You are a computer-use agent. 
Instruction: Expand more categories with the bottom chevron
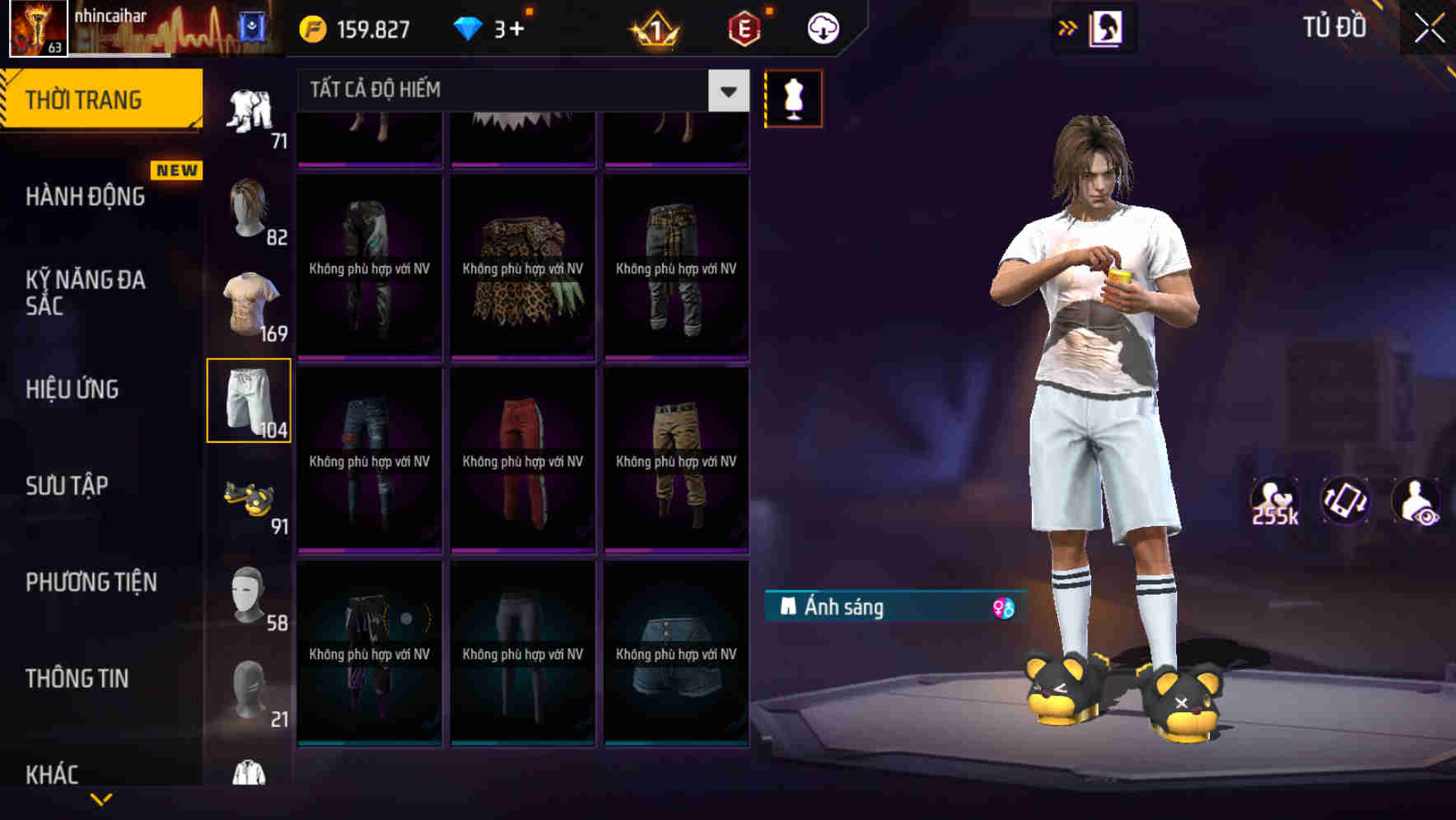(x=101, y=797)
